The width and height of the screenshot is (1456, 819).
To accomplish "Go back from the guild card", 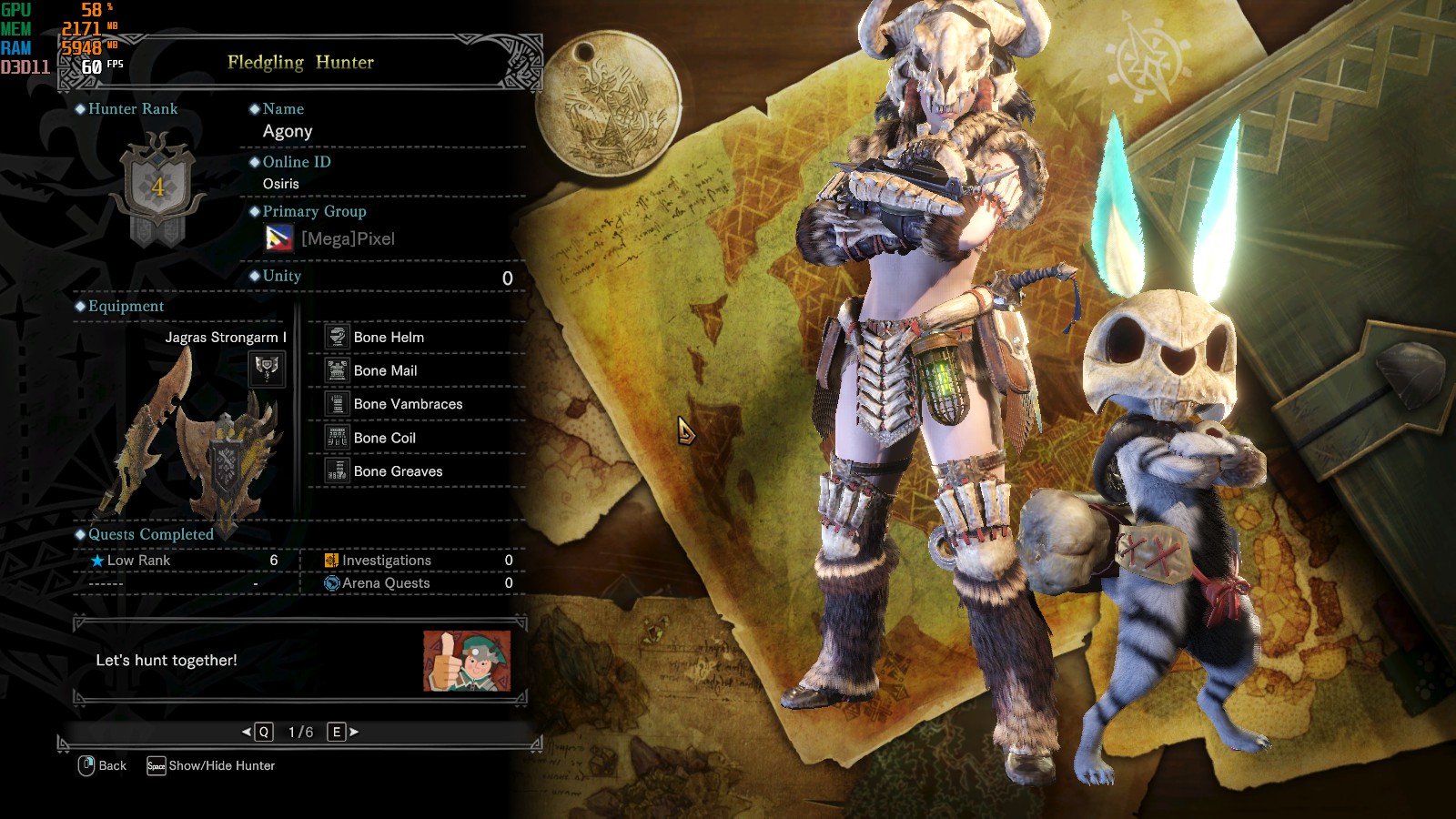I will click(x=102, y=766).
